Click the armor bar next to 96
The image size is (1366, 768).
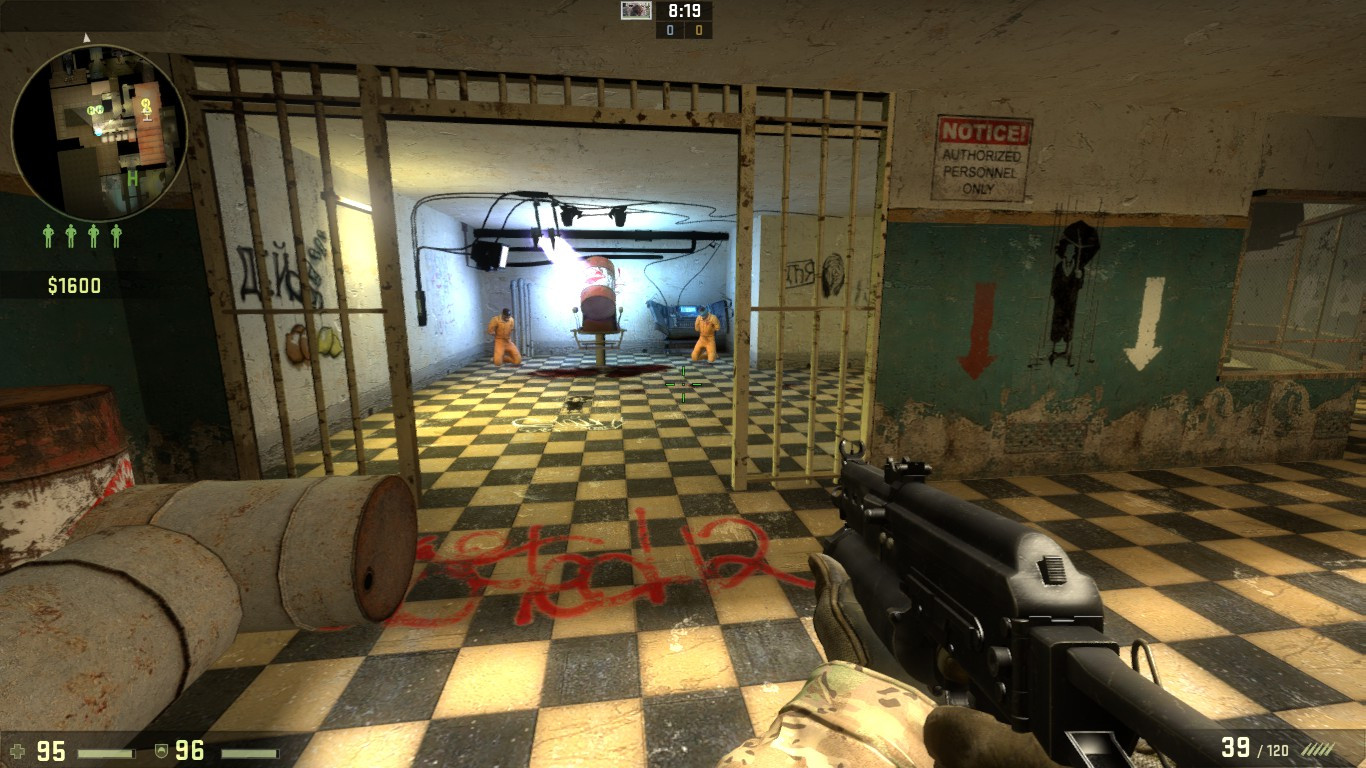(250, 752)
